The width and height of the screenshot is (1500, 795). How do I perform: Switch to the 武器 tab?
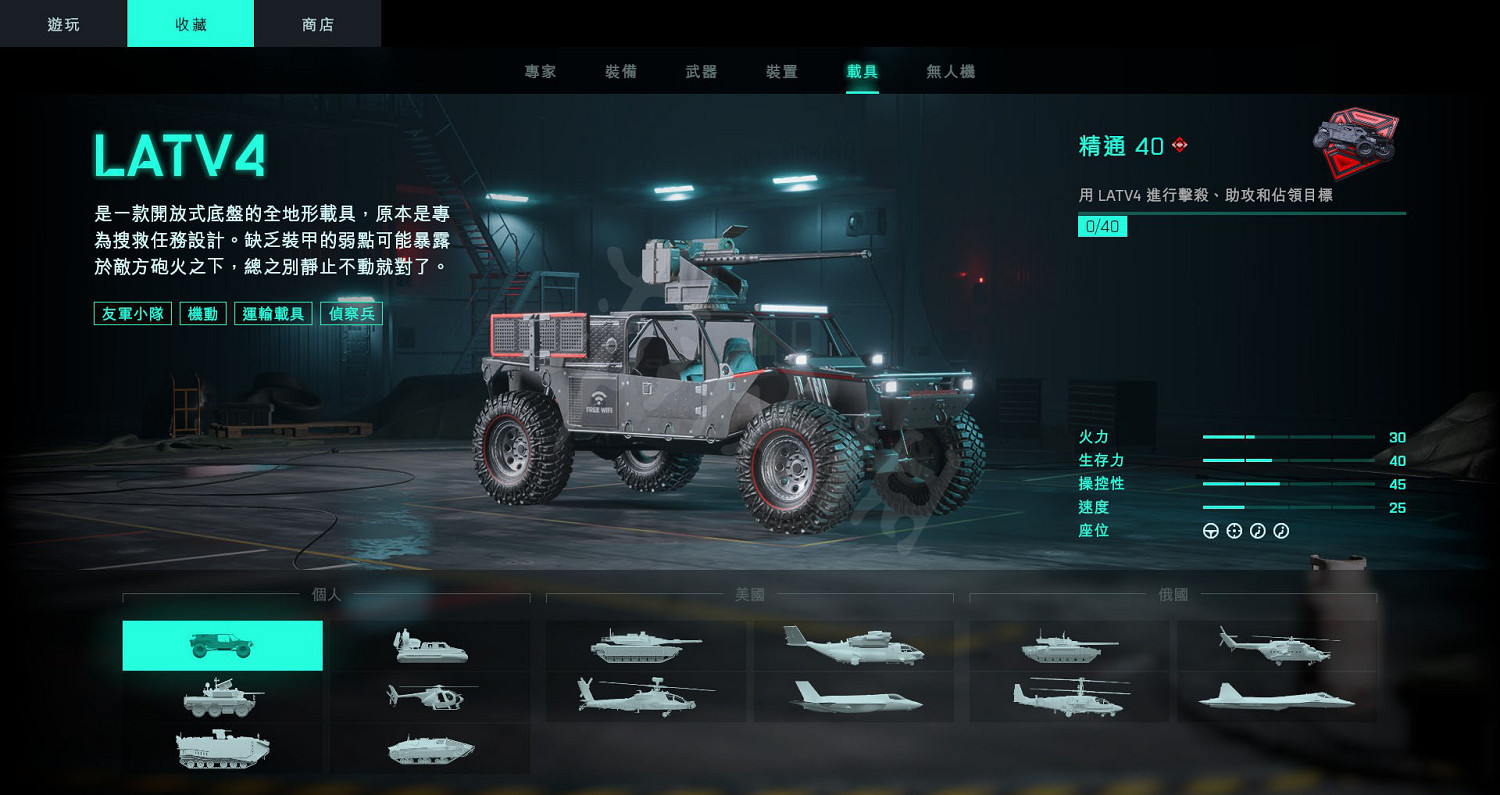pos(701,71)
